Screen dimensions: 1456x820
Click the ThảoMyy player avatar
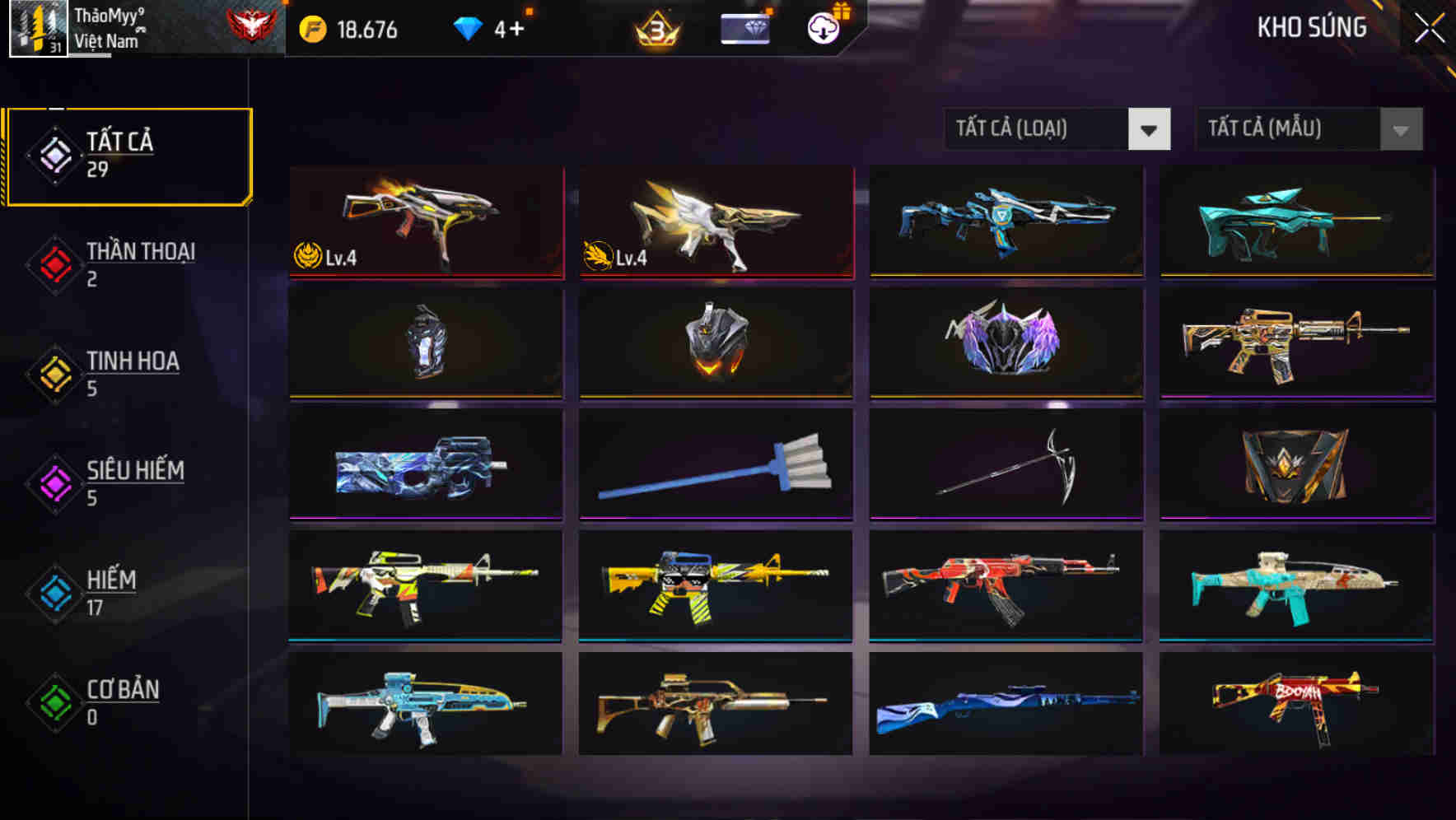click(36, 30)
